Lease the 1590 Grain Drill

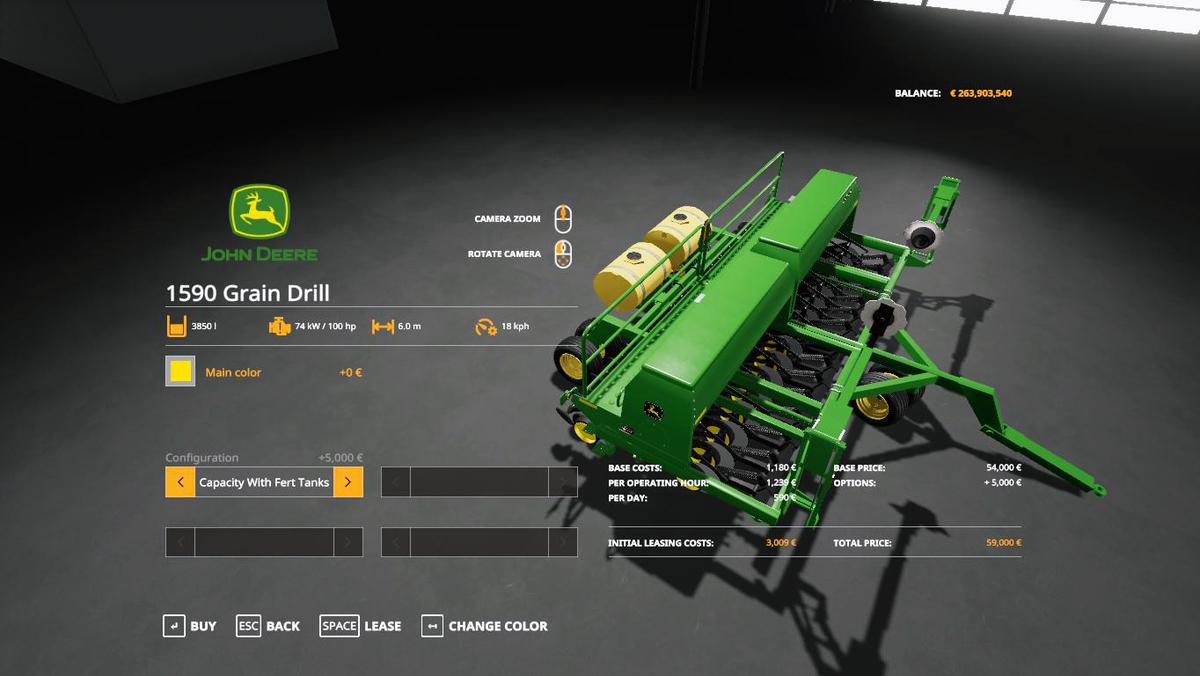[360, 626]
